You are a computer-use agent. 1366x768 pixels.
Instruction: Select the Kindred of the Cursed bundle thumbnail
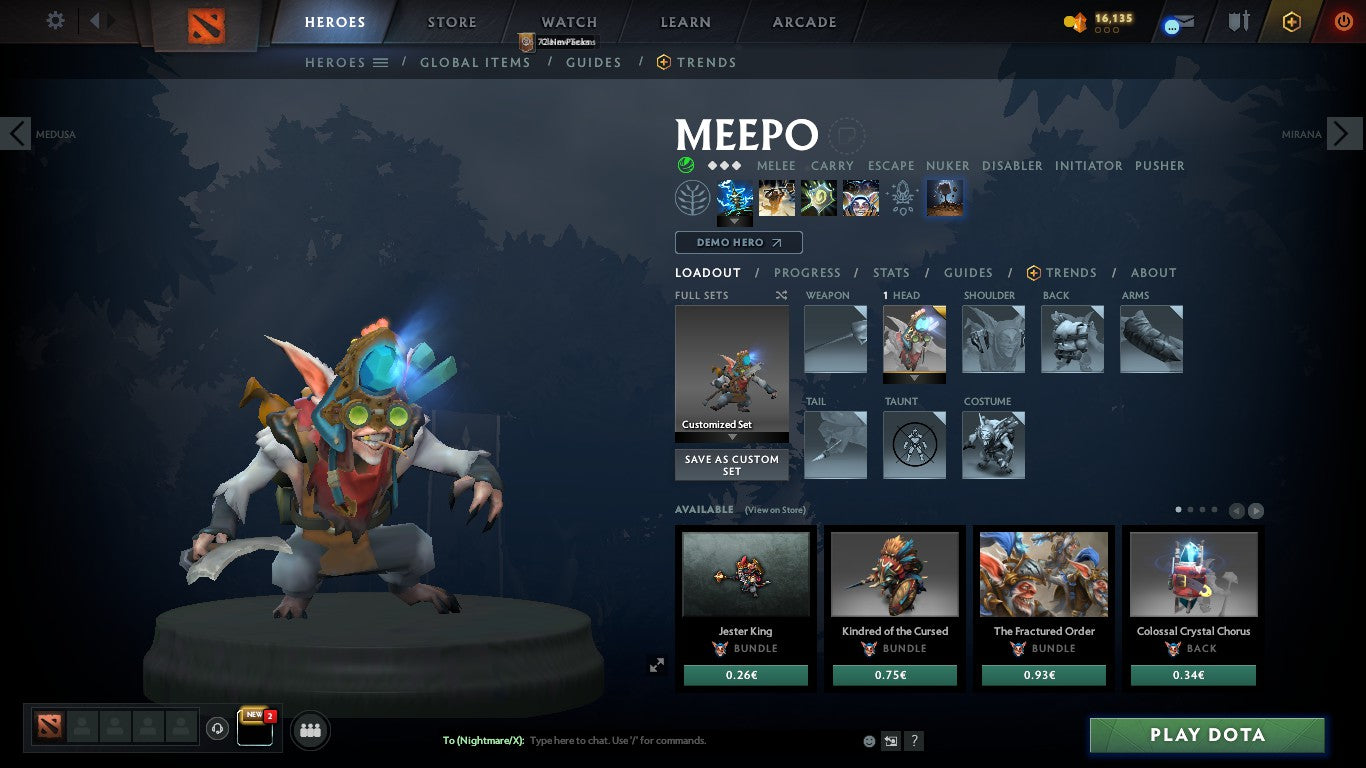tap(894, 573)
